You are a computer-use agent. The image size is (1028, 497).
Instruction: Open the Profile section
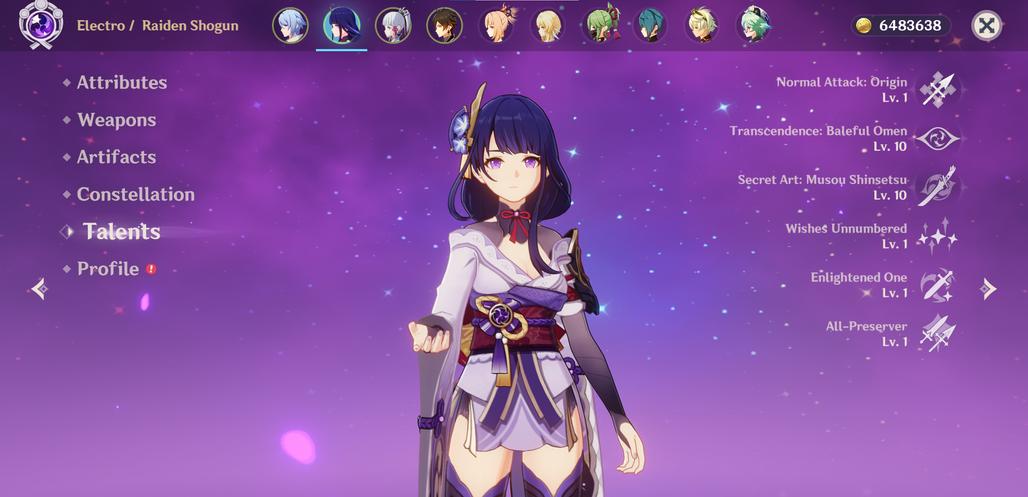(107, 269)
